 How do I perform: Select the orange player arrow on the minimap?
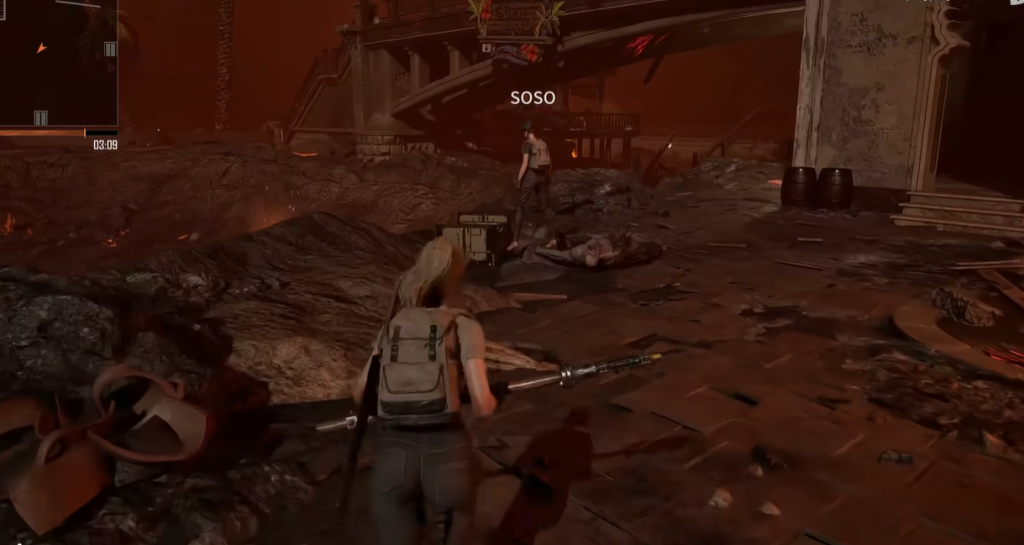[x=41, y=47]
